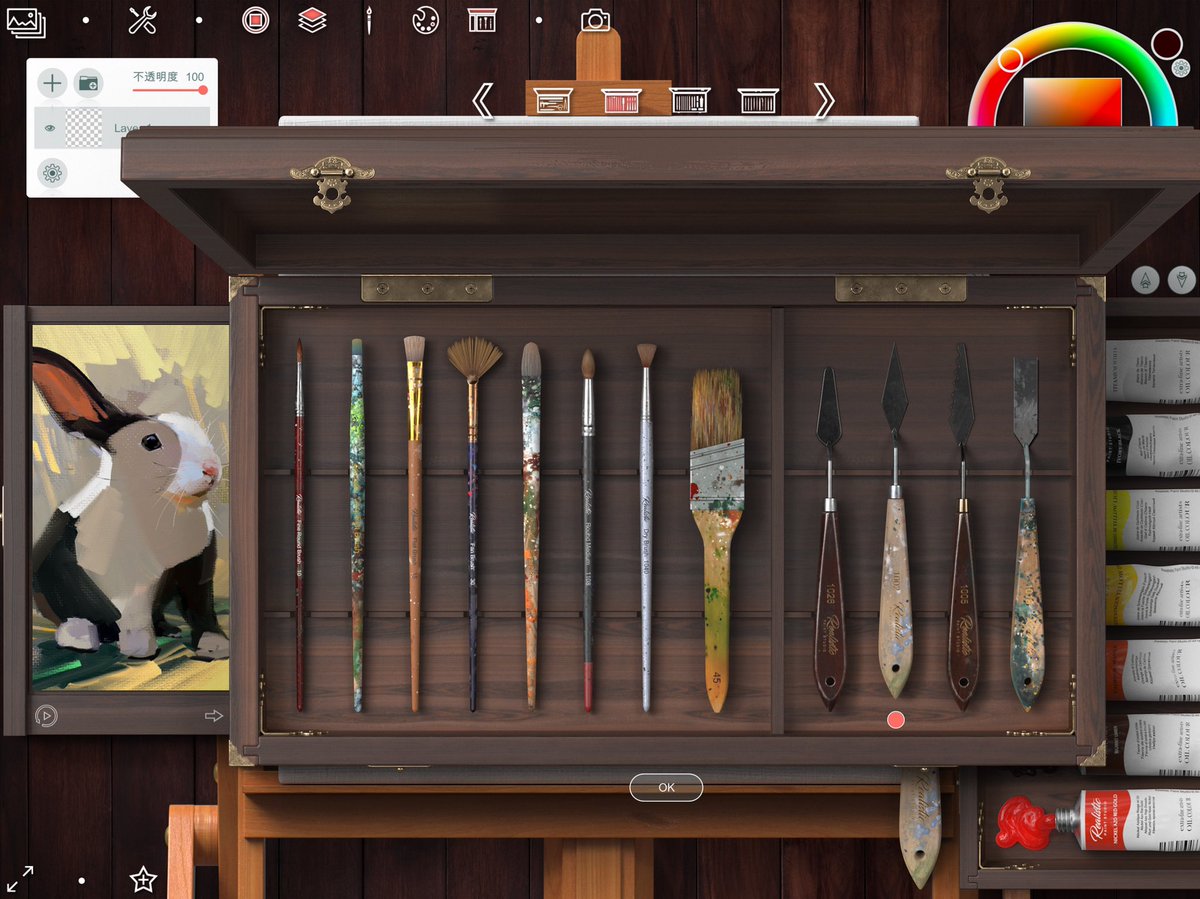This screenshot has height=899, width=1200.
Task: Toggle layer visibility eye icon
Action: tap(47, 128)
